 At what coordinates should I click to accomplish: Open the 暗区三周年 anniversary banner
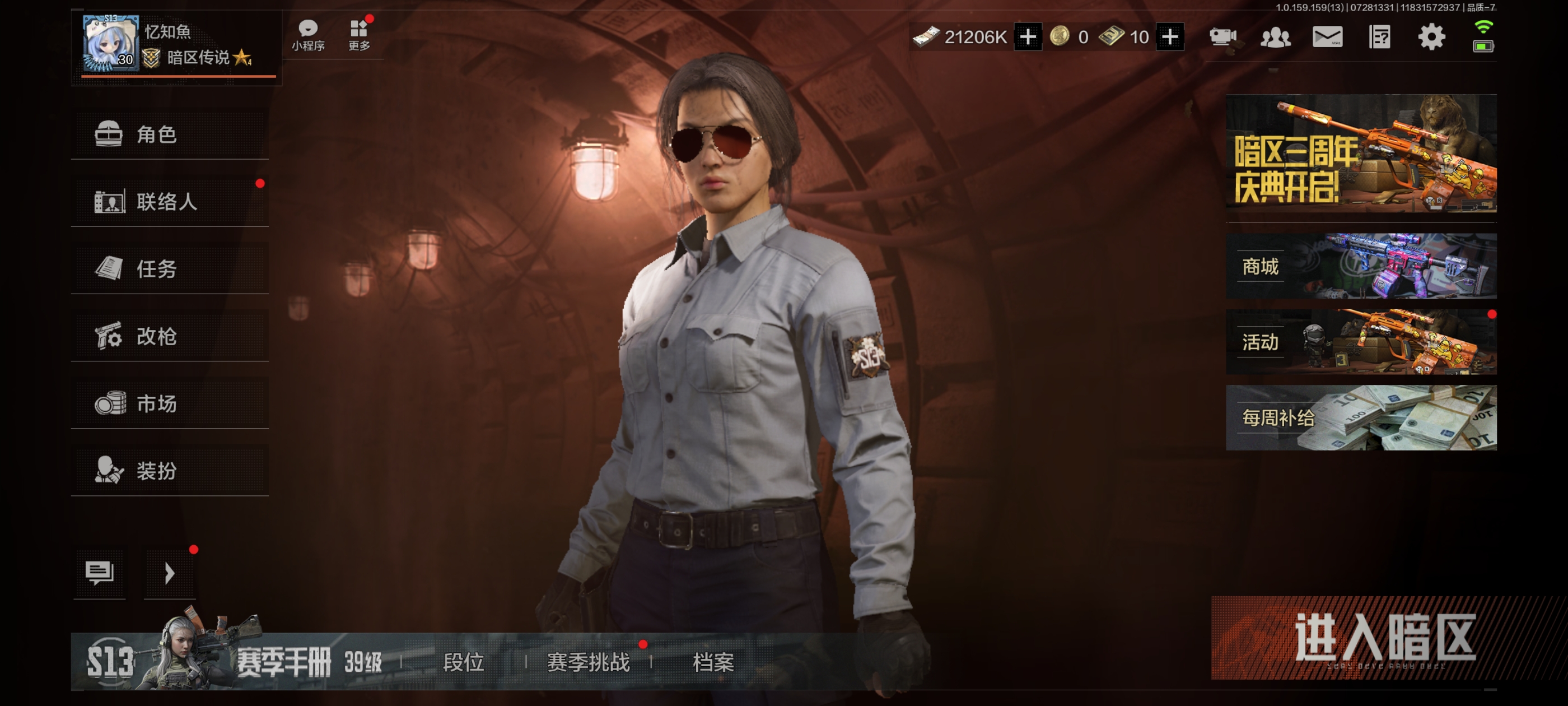click(1360, 153)
